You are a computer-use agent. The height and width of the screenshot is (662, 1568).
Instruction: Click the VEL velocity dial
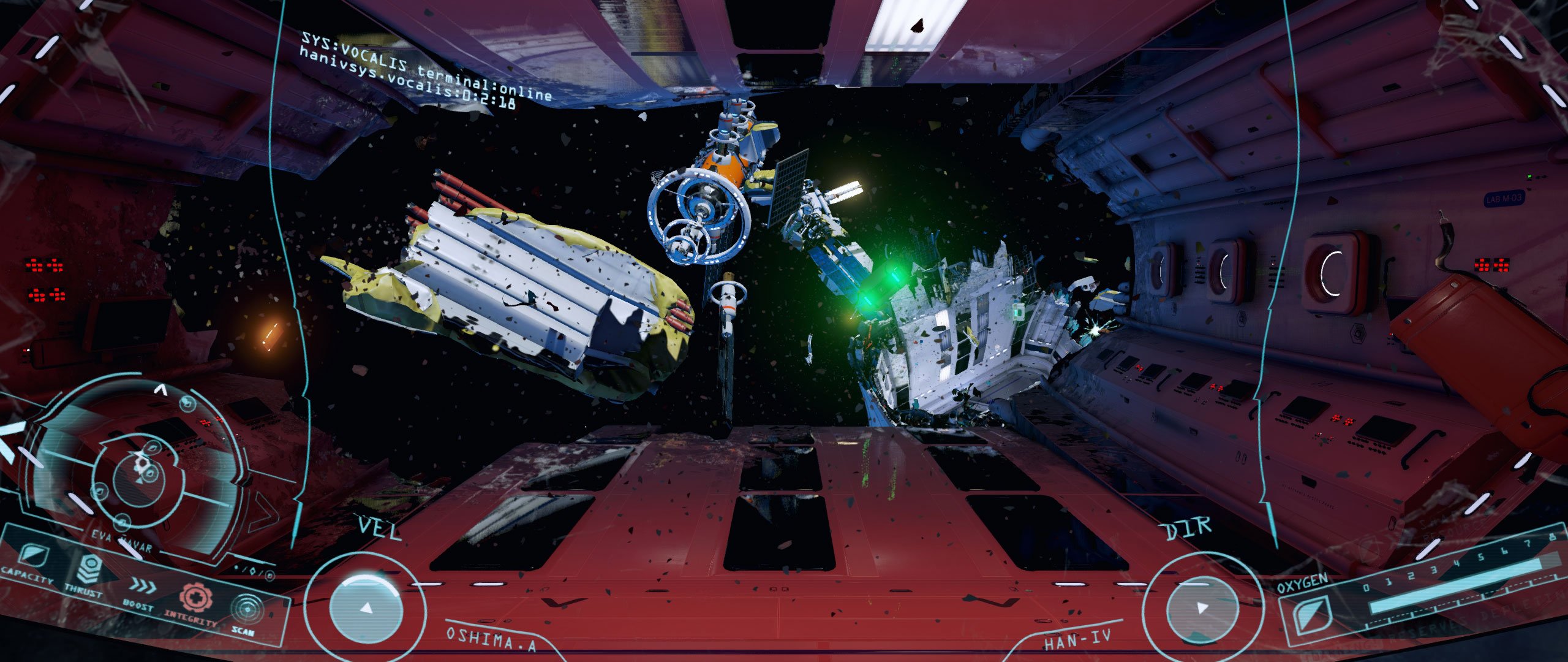366,607
